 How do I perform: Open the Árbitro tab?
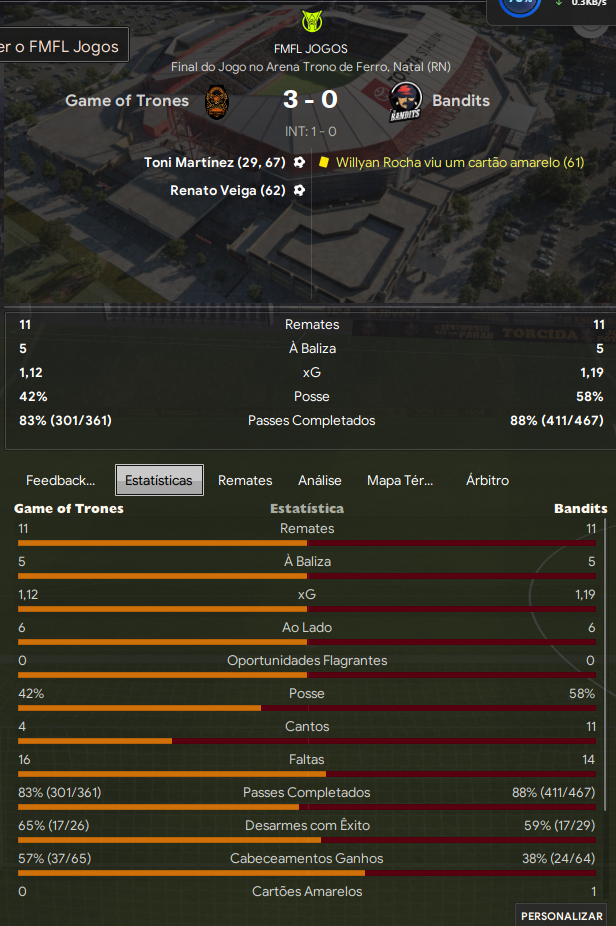(x=487, y=480)
